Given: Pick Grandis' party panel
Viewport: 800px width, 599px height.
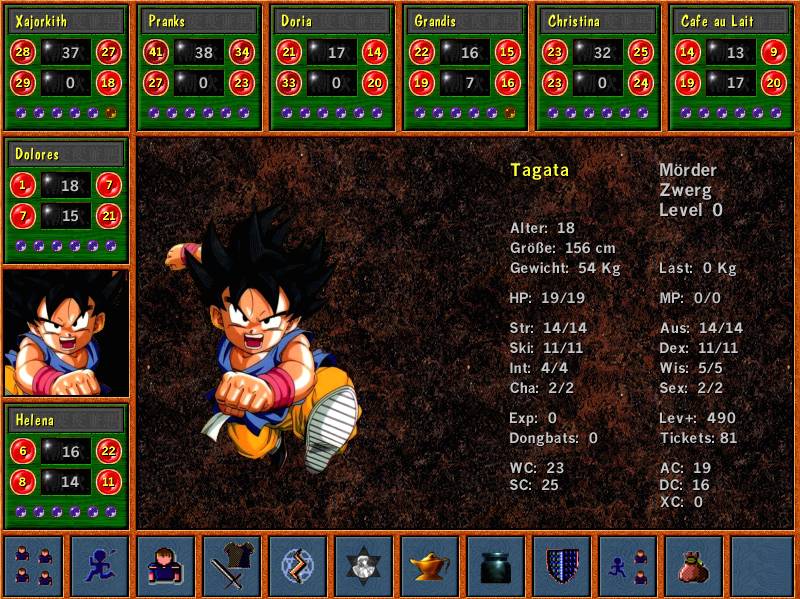Looking at the screenshot, I should click(x=466, y=67).
